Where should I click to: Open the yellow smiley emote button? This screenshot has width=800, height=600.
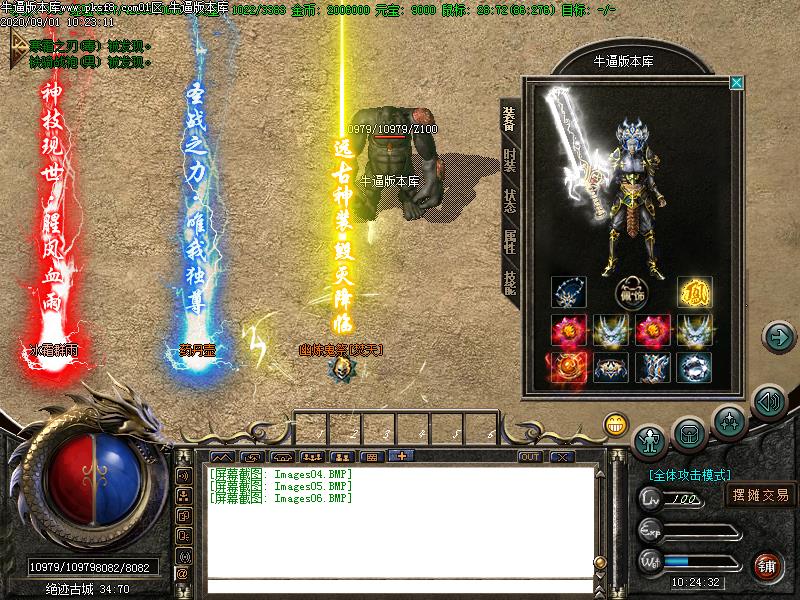[x=615, y=424]
